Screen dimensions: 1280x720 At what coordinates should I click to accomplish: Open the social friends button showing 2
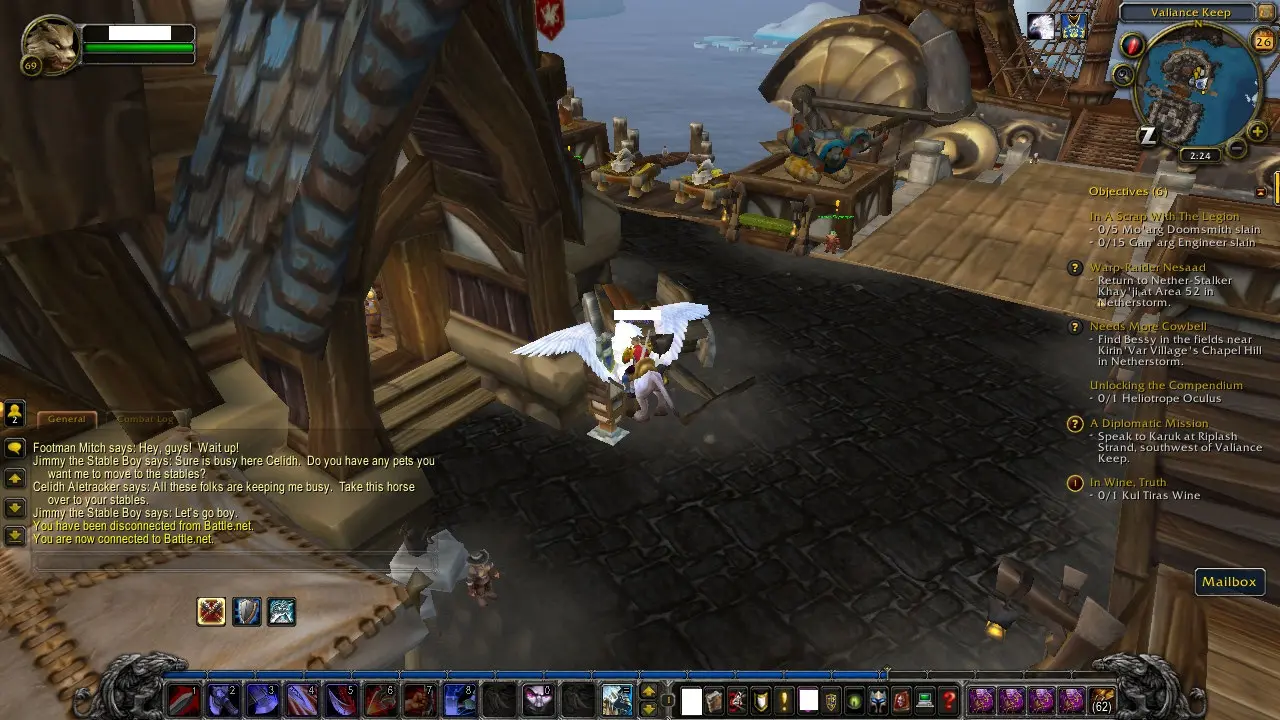[x=15, y=412]
